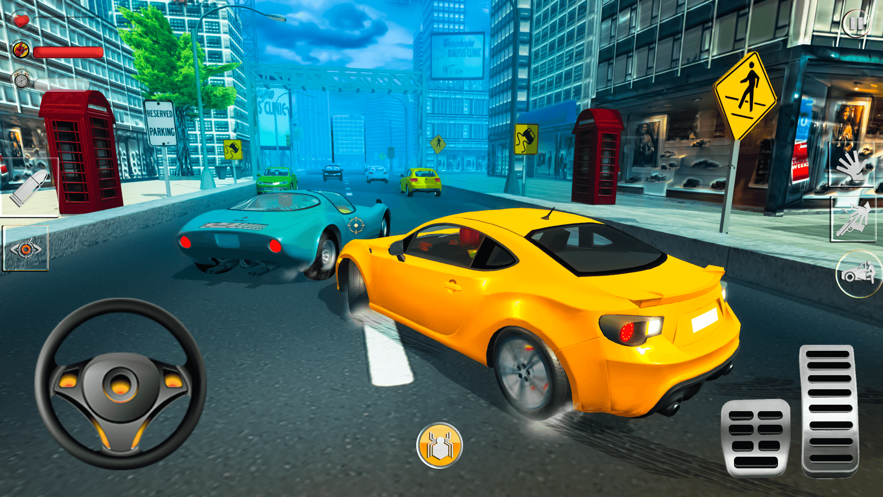The height and width of the screenshot is (497, 883).
Task: Step on the tall accelerator pedal
Action: (829, 408)
